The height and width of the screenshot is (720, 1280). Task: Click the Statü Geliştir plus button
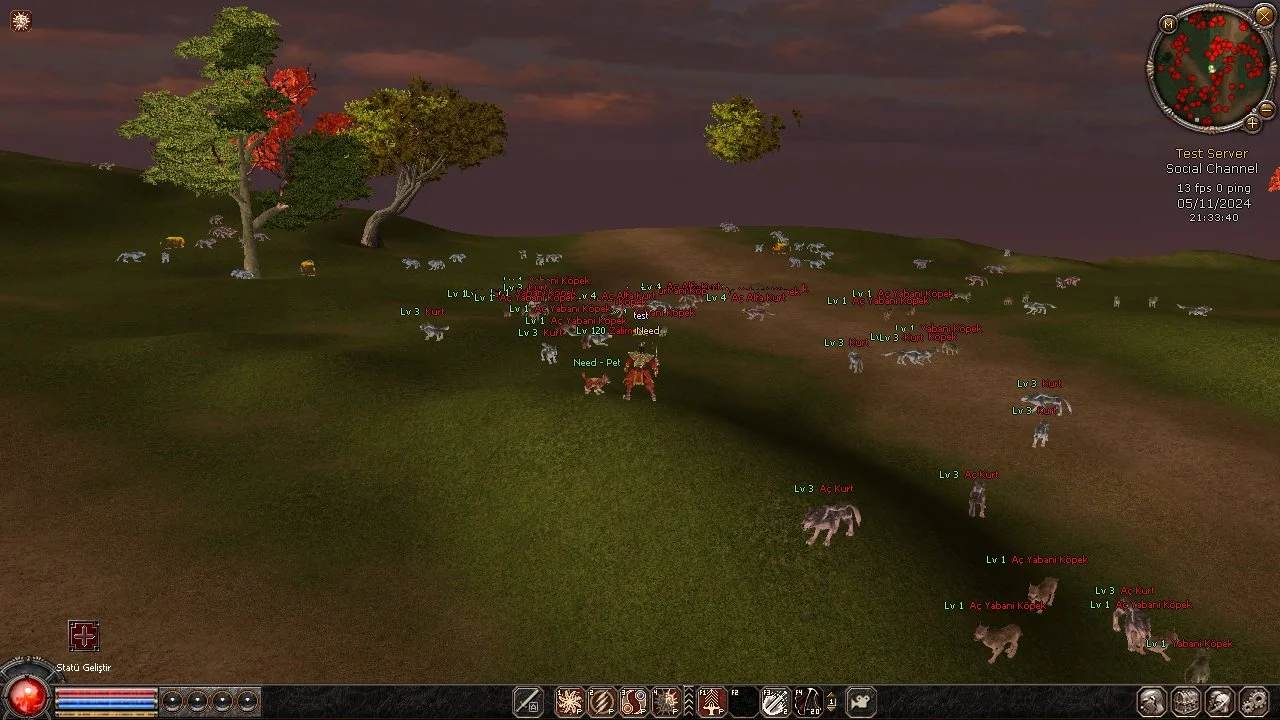point(84,636)
